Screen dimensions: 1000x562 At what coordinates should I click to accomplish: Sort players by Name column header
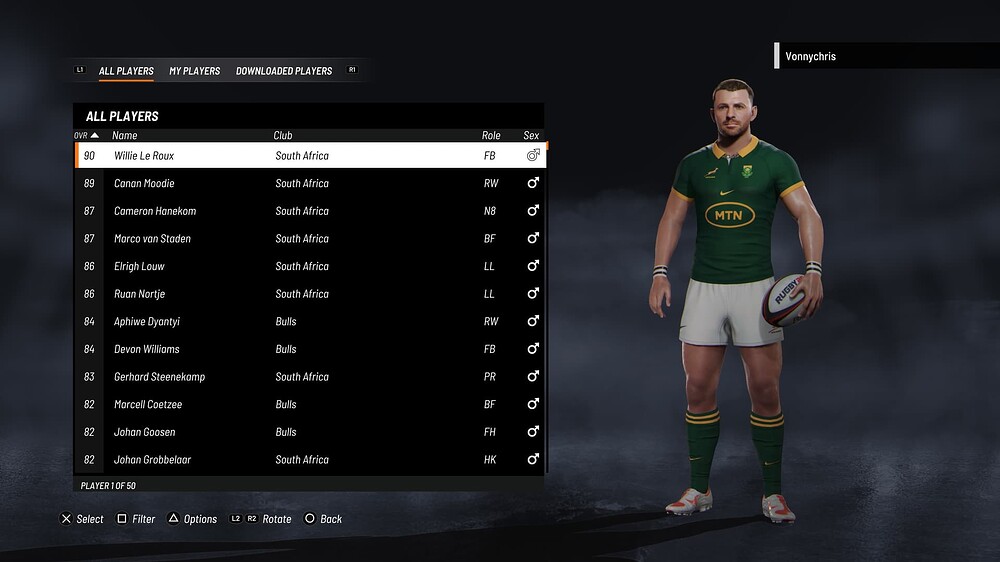pos(125,135)
